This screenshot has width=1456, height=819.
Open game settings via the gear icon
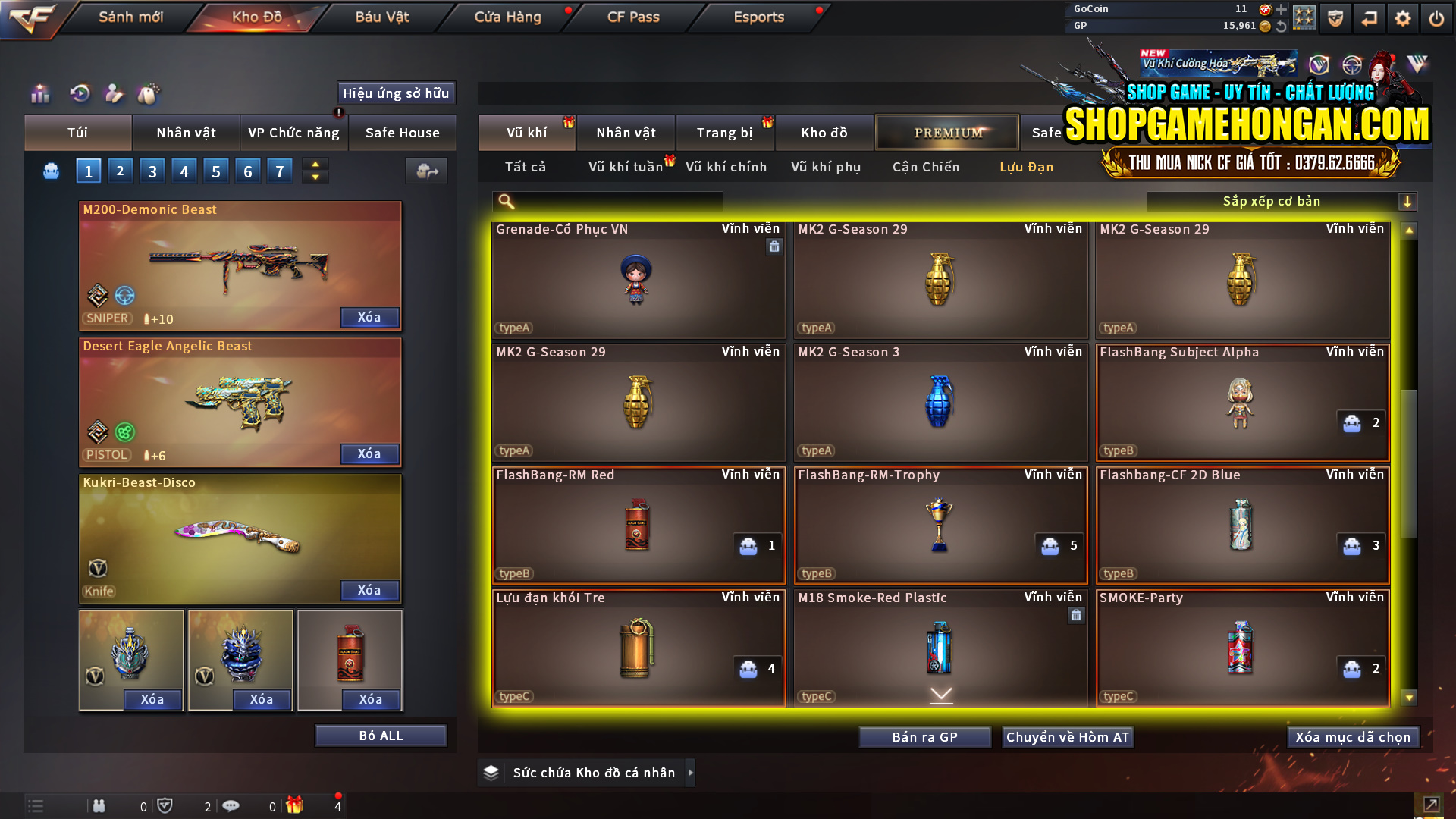coord(1404,17)
